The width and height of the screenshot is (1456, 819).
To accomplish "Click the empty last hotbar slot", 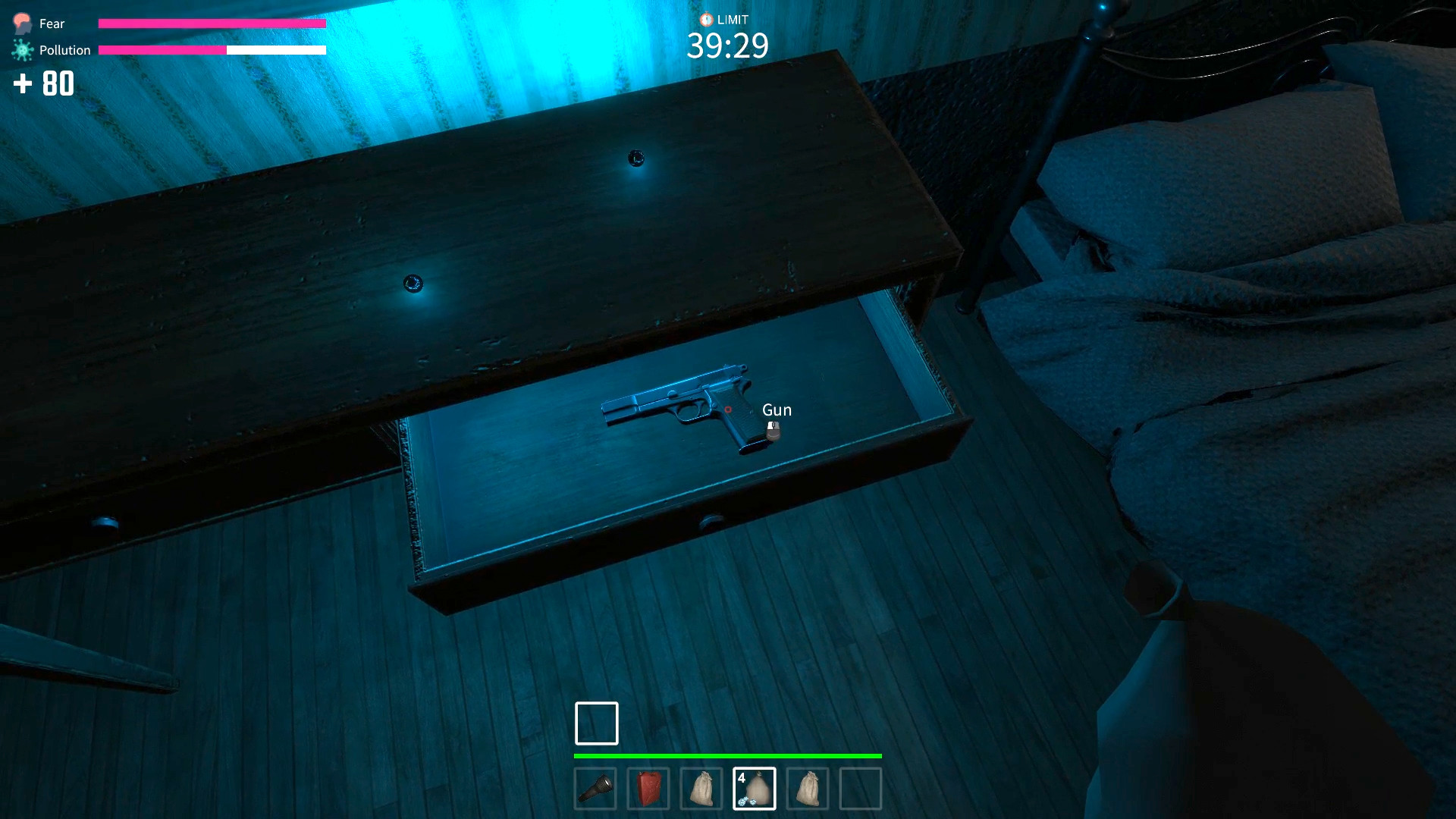I will [861, 789].
